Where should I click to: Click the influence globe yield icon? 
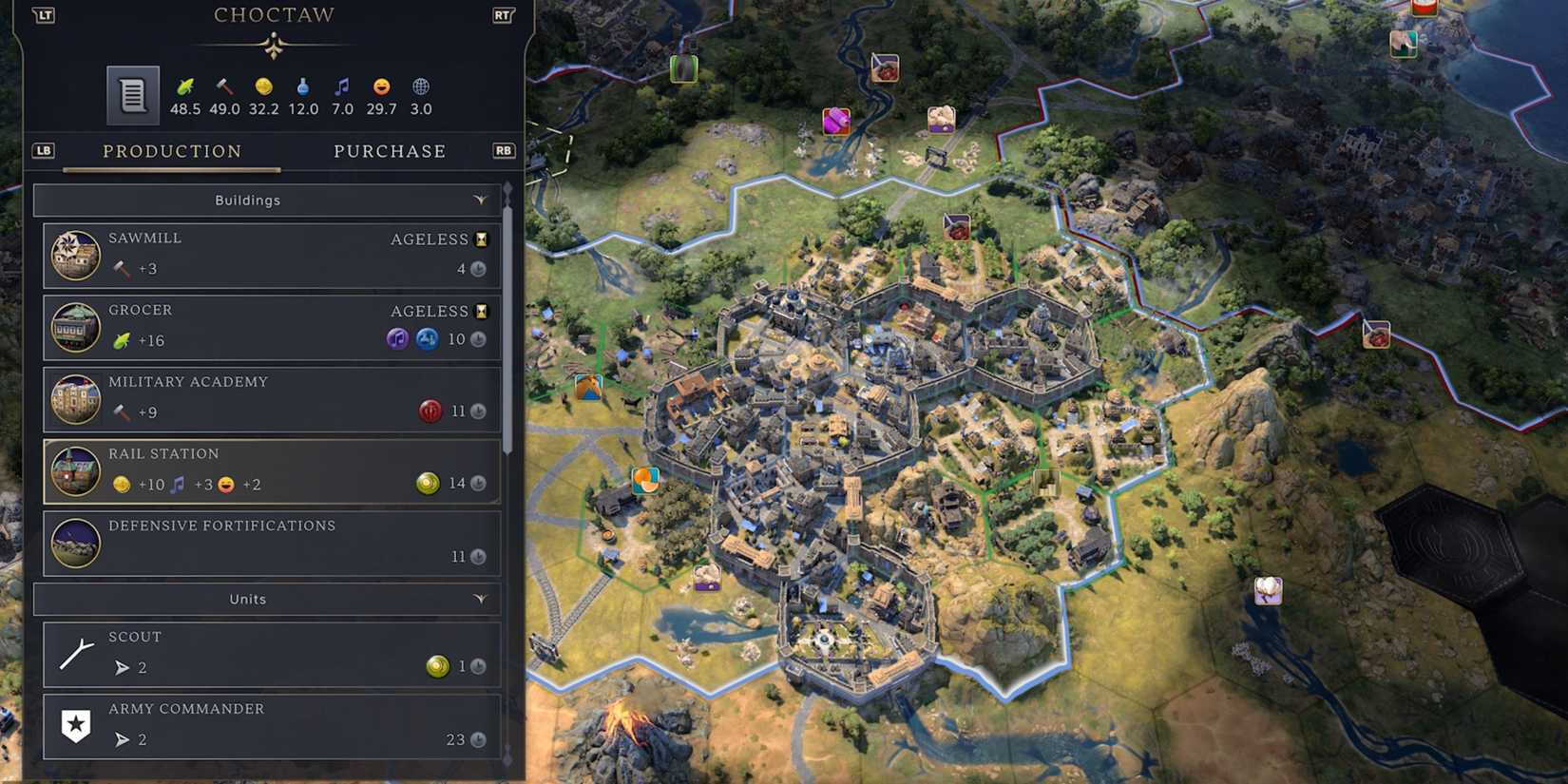click(420, 85)
